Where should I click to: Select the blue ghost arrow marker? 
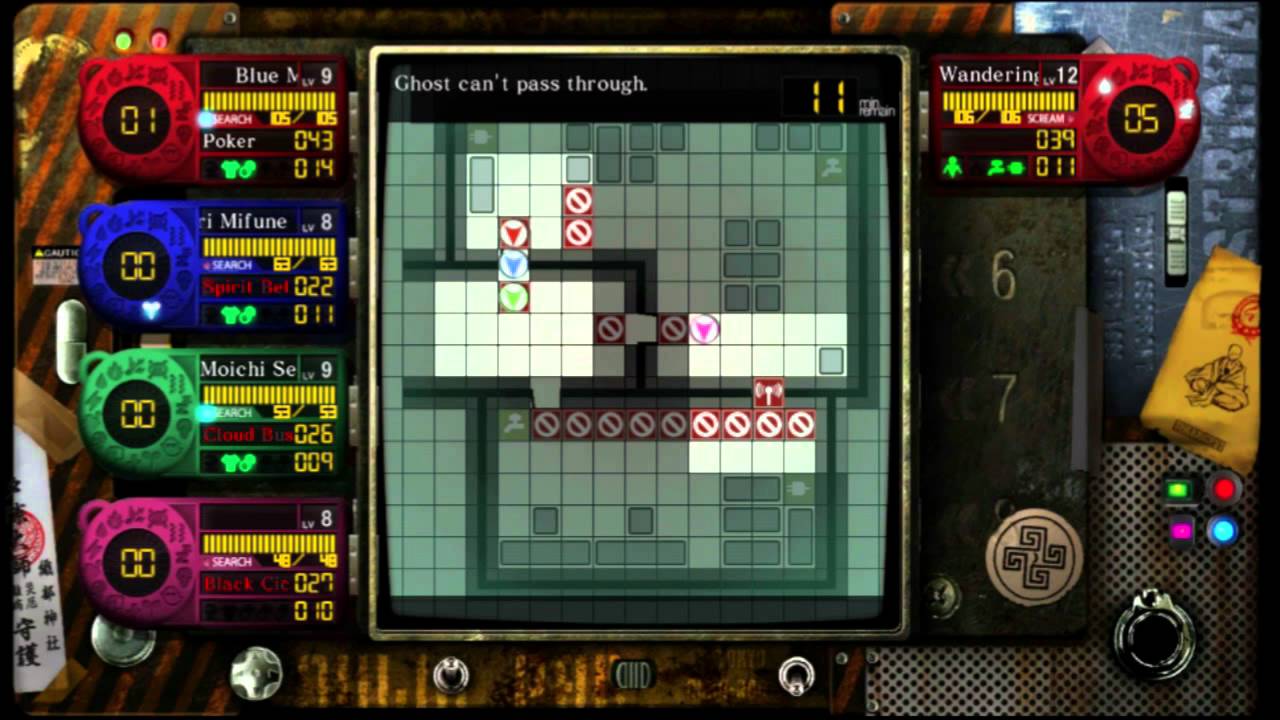point(513,264)
